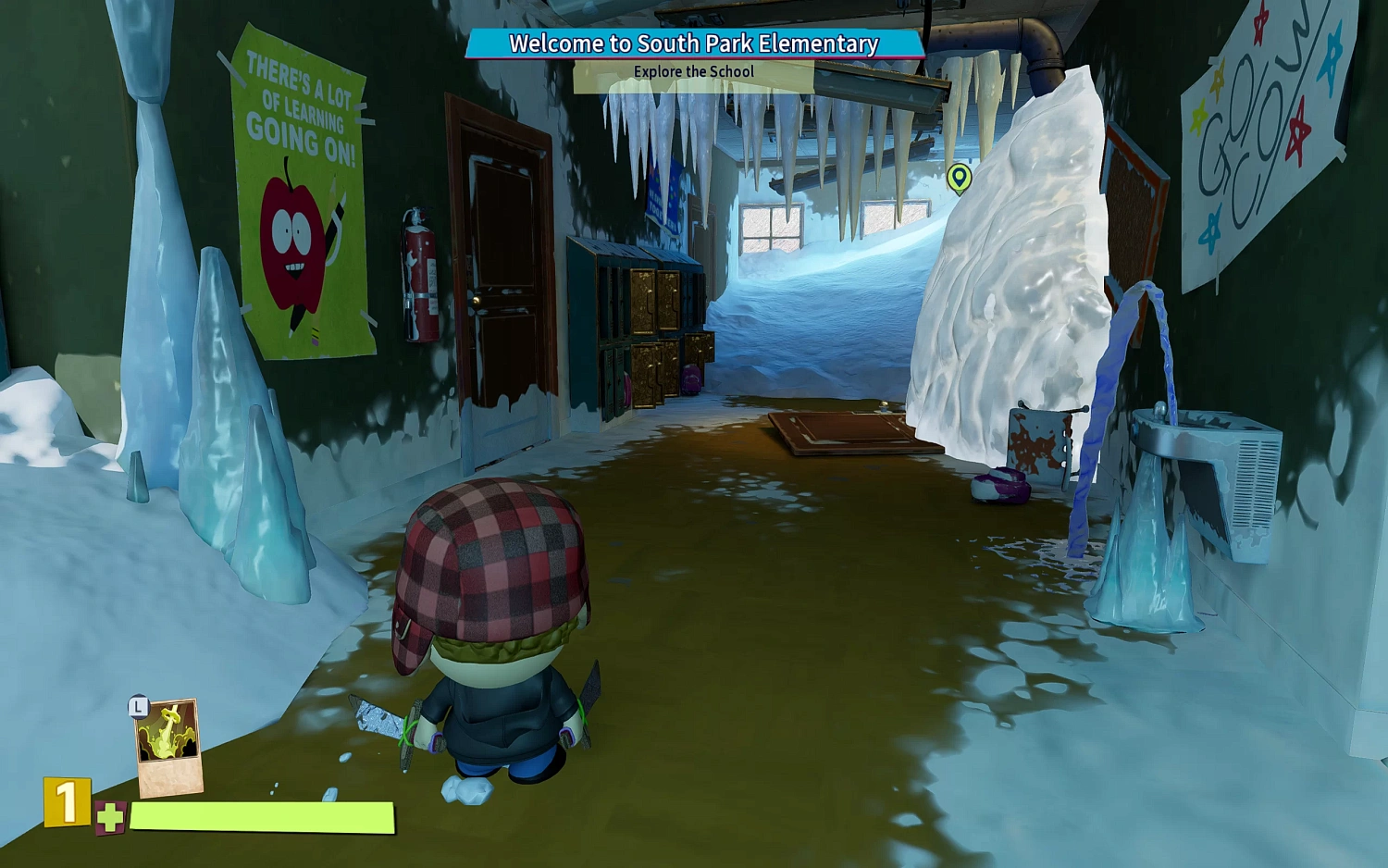Select the 'Explore the School' objective text
This screenshot has width=1388, height=868.
click(x=693, y=71)
